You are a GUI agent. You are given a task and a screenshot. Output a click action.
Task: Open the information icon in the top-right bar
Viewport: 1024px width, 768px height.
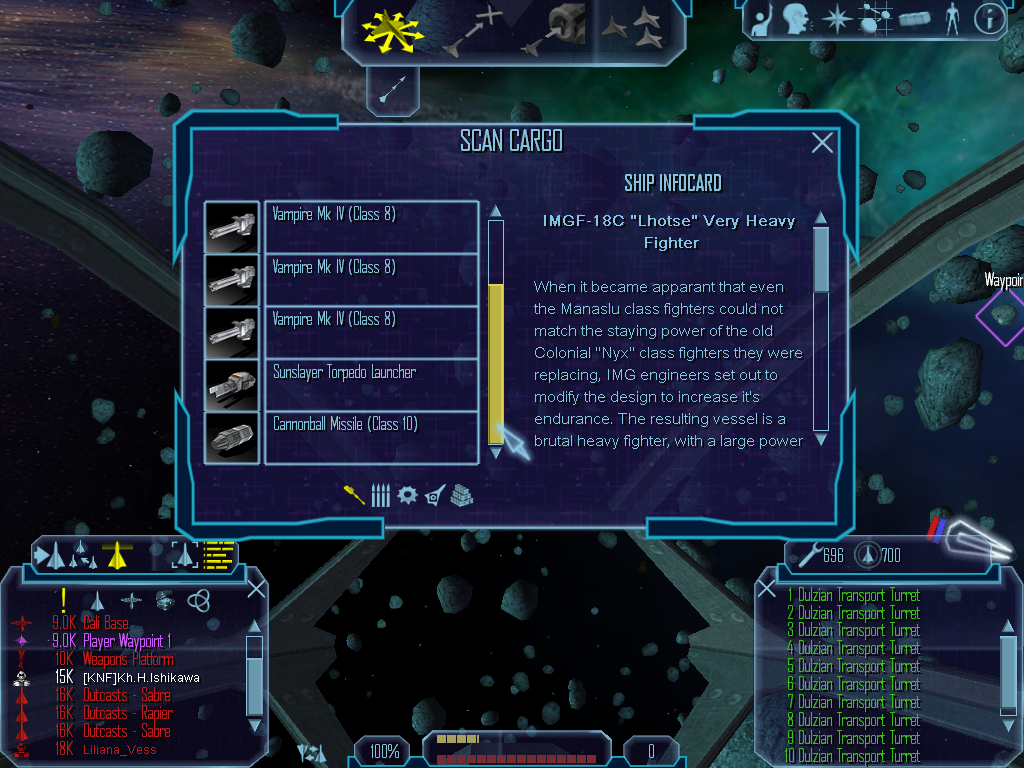click(989, 18)
